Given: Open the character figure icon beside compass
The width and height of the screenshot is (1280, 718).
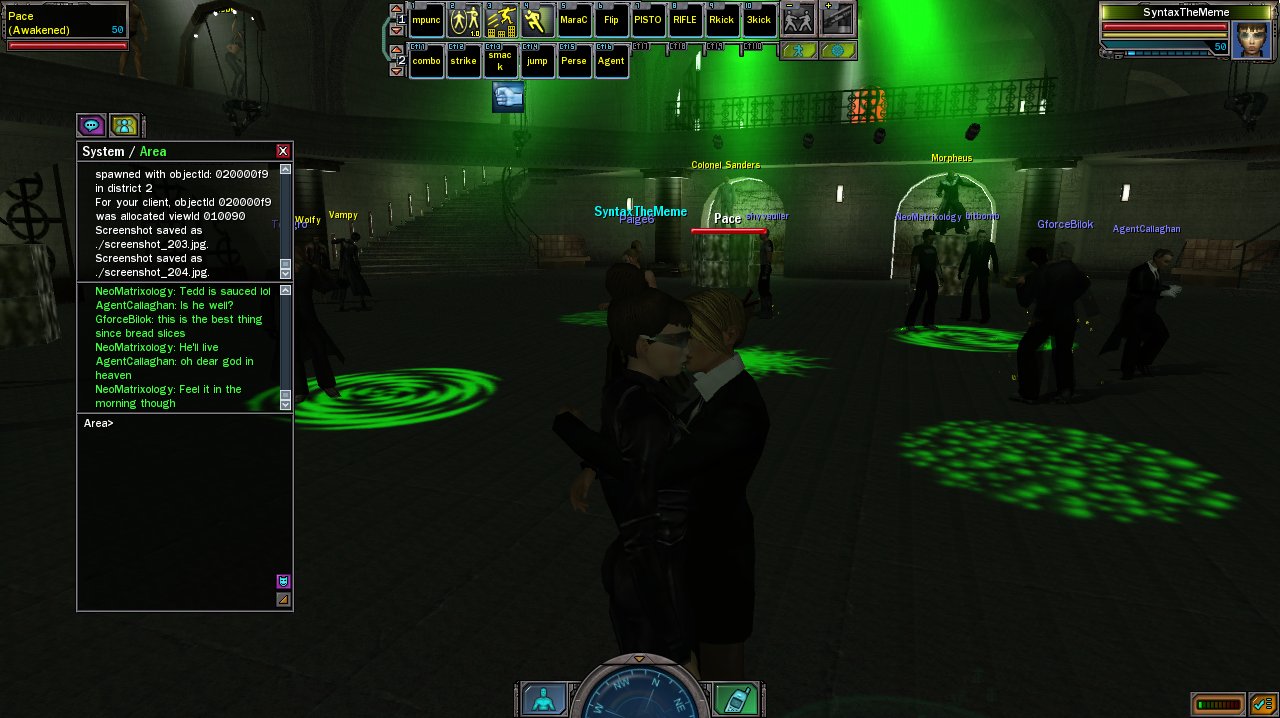Looking at the screenshot, I should tap(544, 699).
